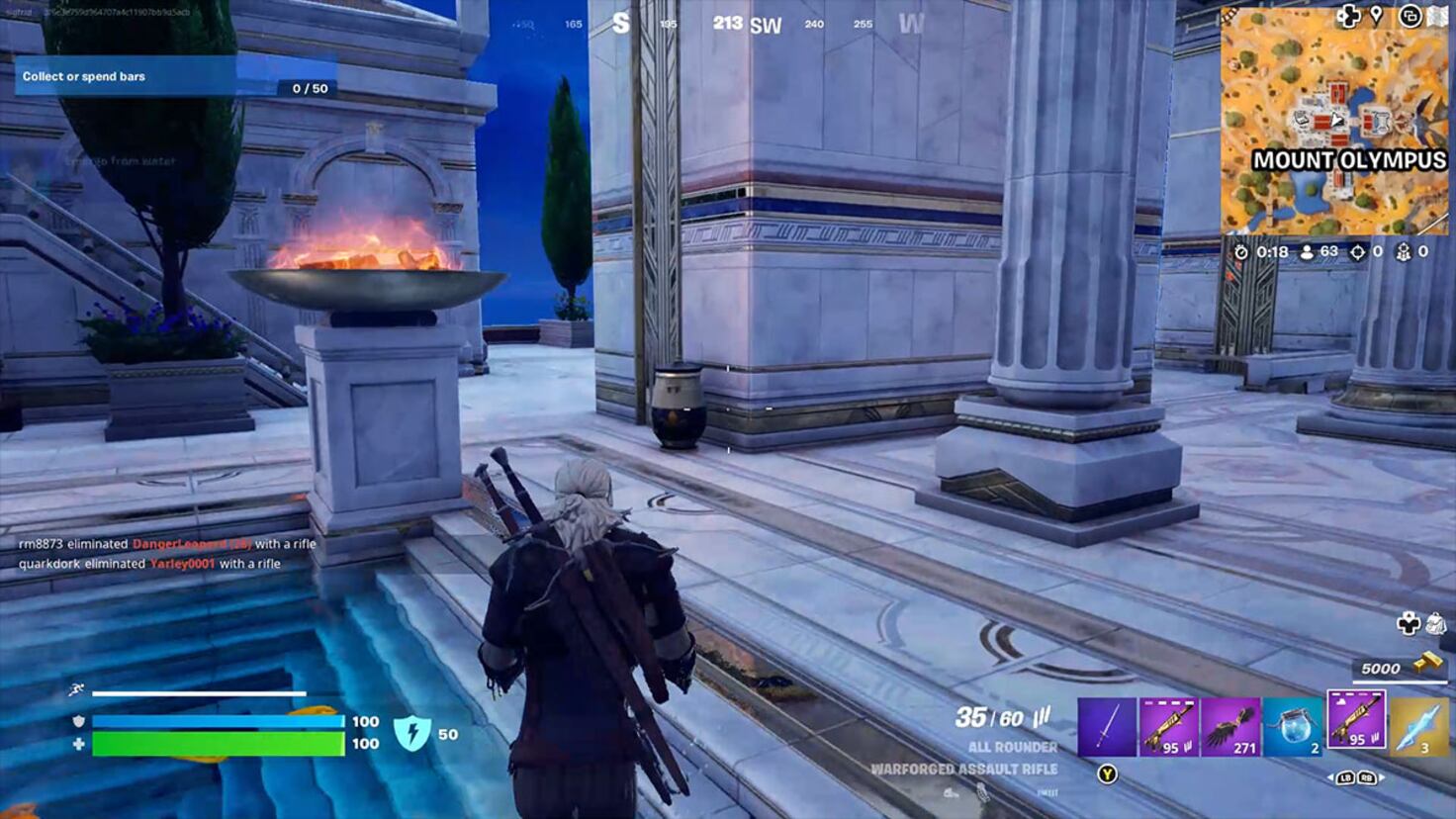
Task: Click the squad assists icon showing 0
Action: tap(1405, 253)
